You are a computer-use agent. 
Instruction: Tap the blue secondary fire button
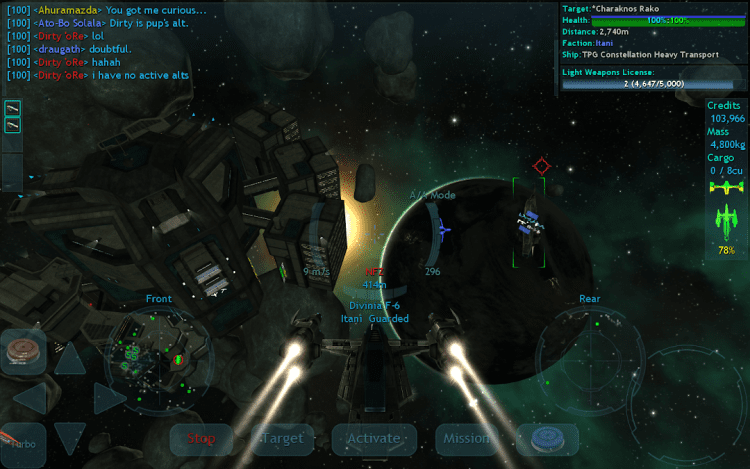[x=548, y=438]
